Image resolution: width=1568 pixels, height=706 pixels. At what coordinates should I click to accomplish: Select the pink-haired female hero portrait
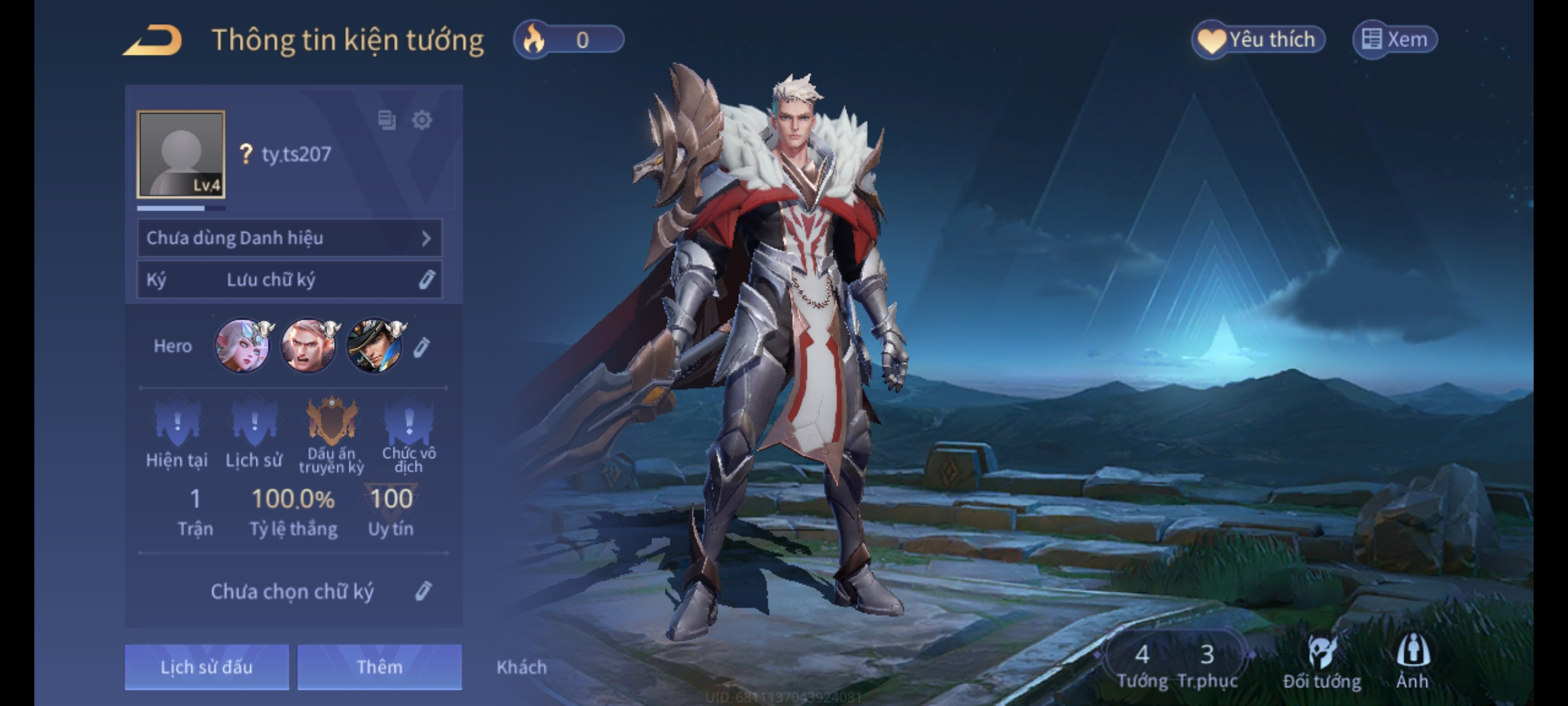243,346
